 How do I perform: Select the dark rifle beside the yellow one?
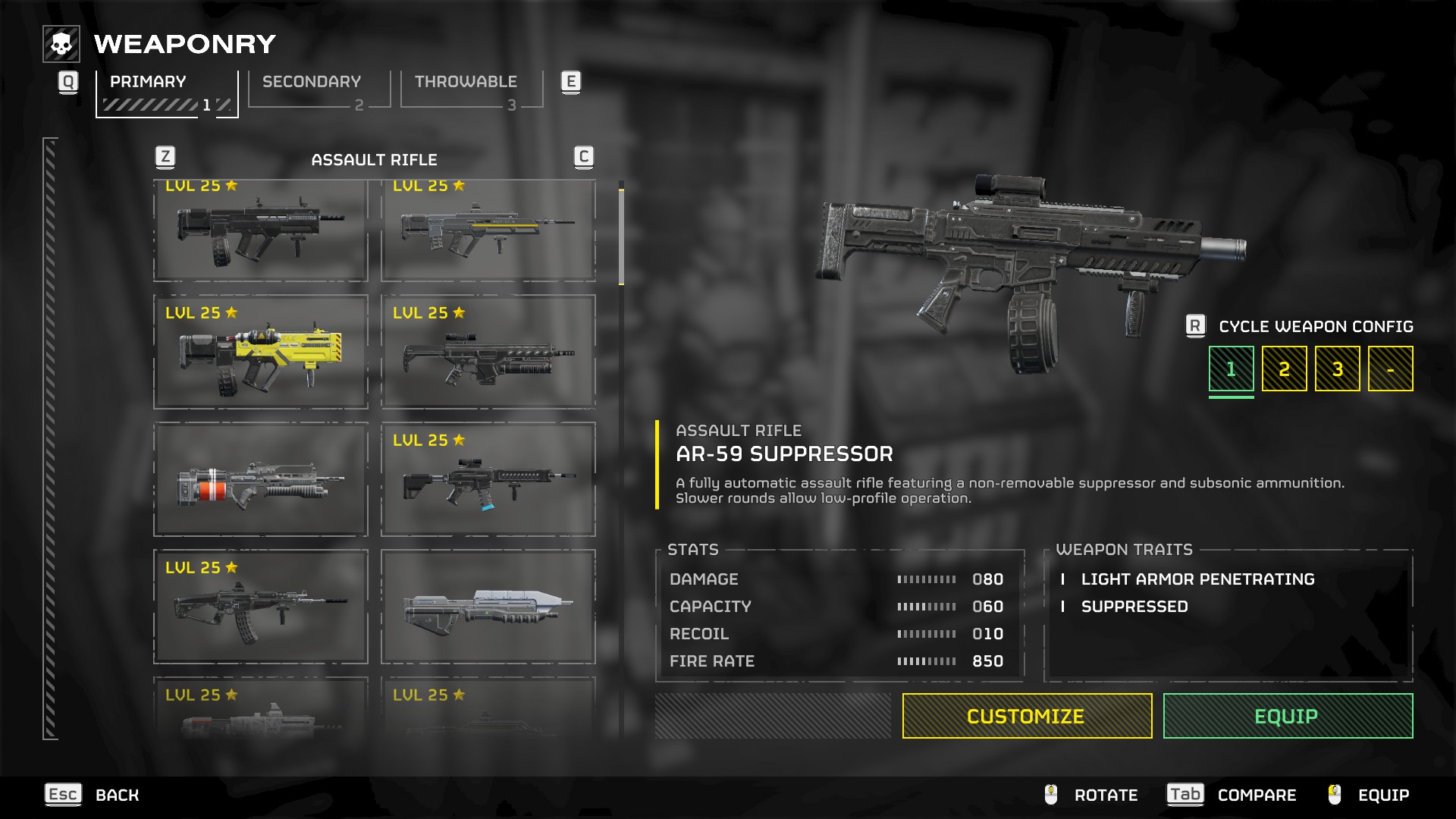pyautogui.click(x=488, y=353)
